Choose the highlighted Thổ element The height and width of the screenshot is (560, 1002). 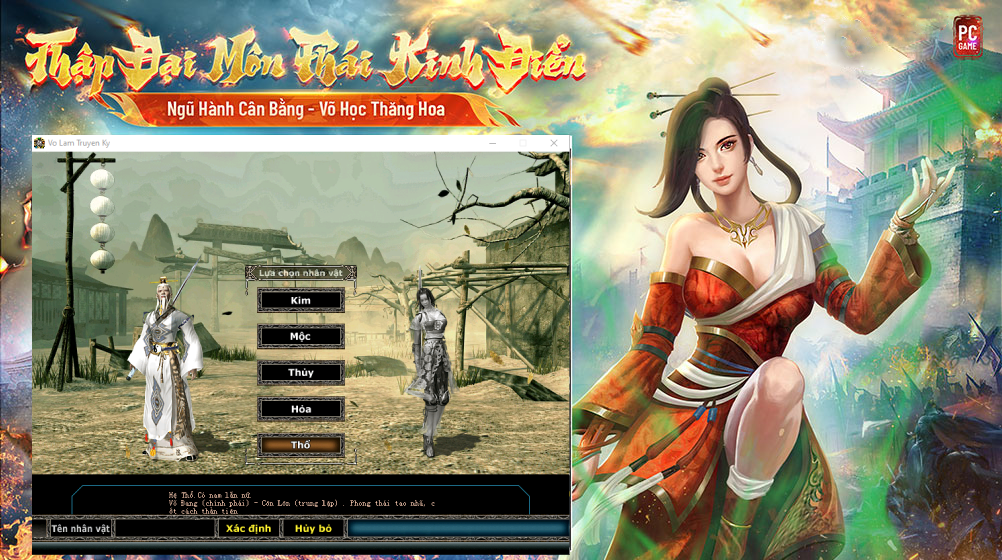coord(301,444)
